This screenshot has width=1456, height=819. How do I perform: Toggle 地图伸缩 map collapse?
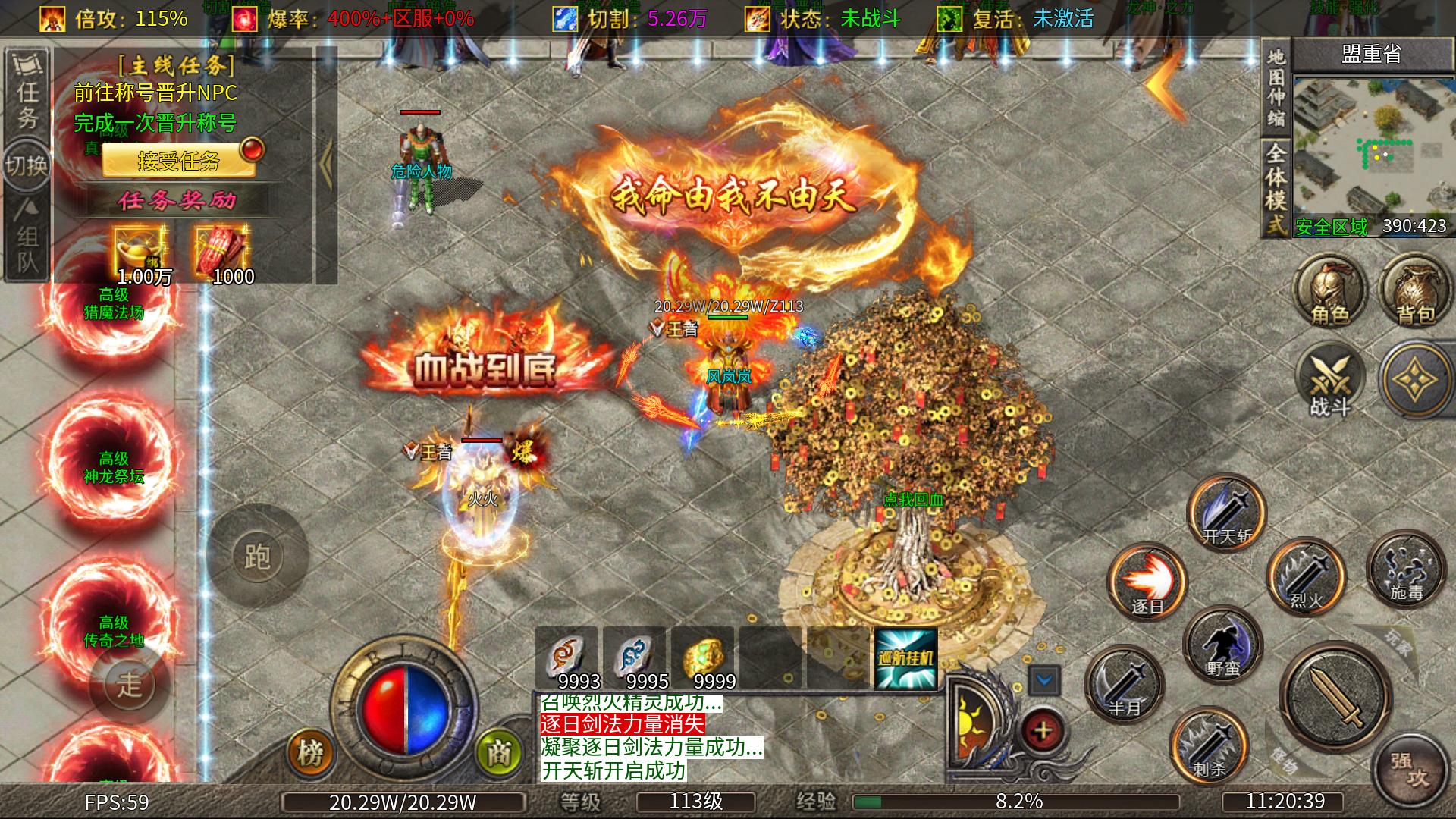[1276, 87]
